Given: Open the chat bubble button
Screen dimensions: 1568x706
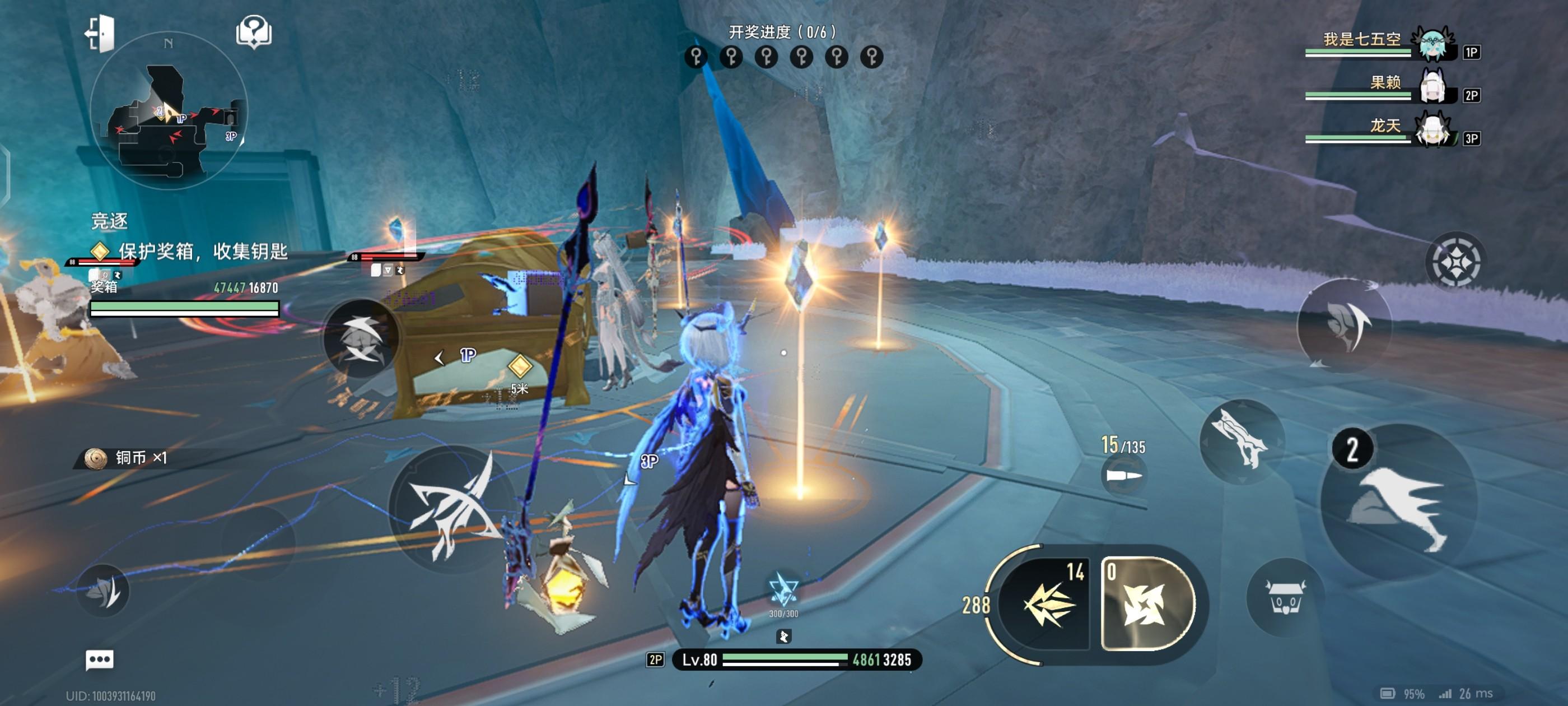Looking at the screenshot, I should (100, 659).
